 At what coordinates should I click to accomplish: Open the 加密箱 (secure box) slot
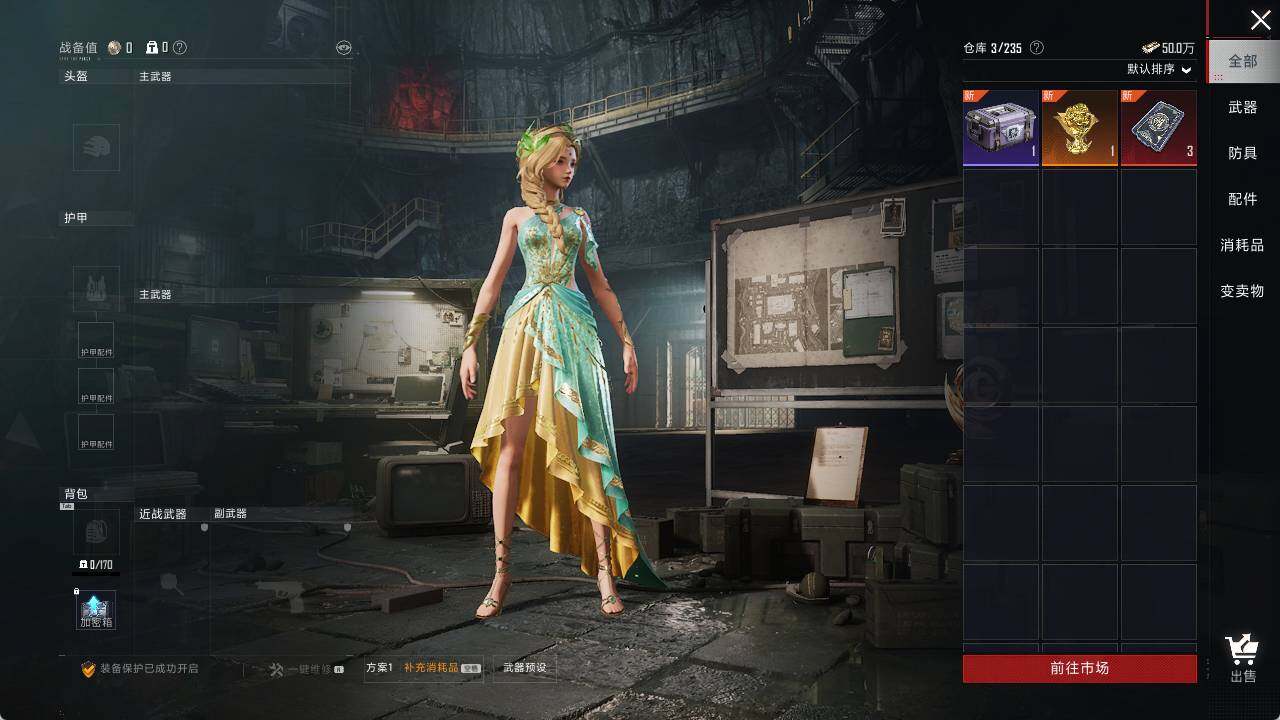pyautogui.click(x=96, y=610)
